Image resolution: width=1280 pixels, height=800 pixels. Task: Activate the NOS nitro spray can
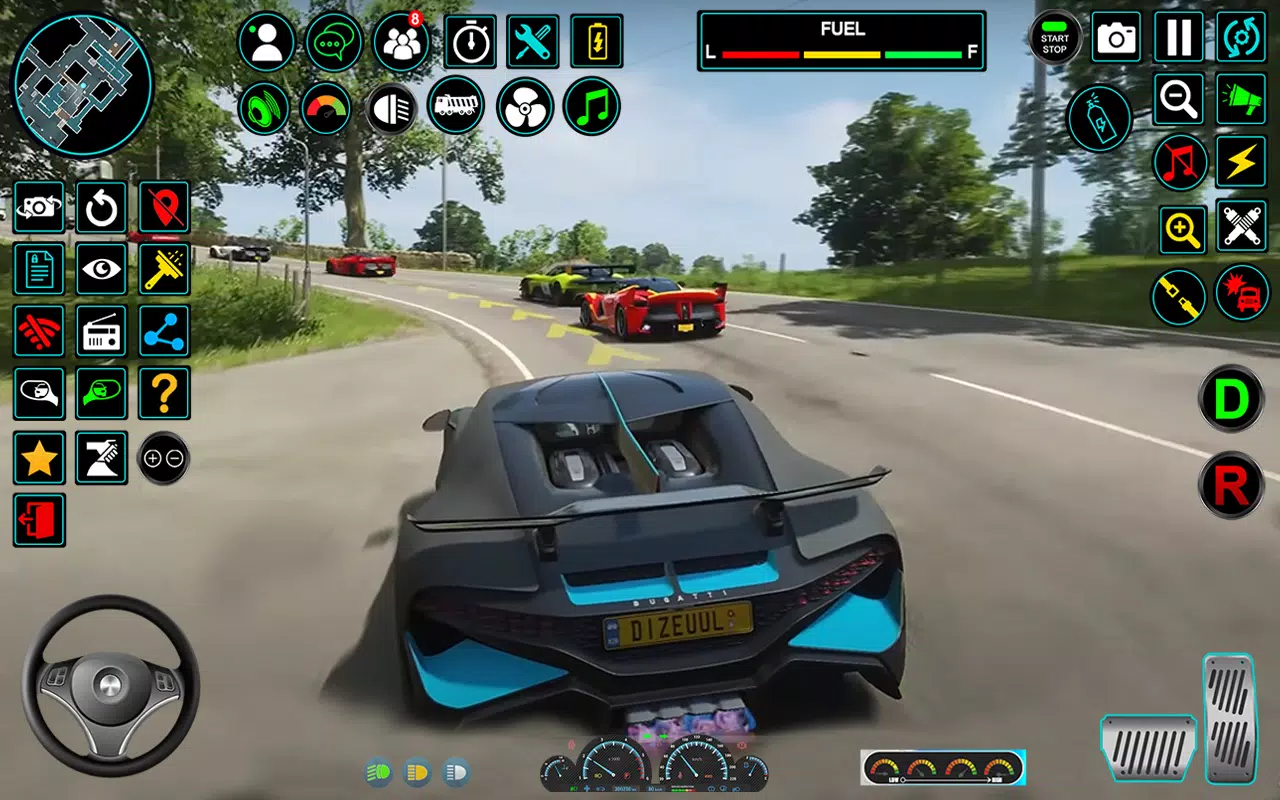(x=1098, y=118)
